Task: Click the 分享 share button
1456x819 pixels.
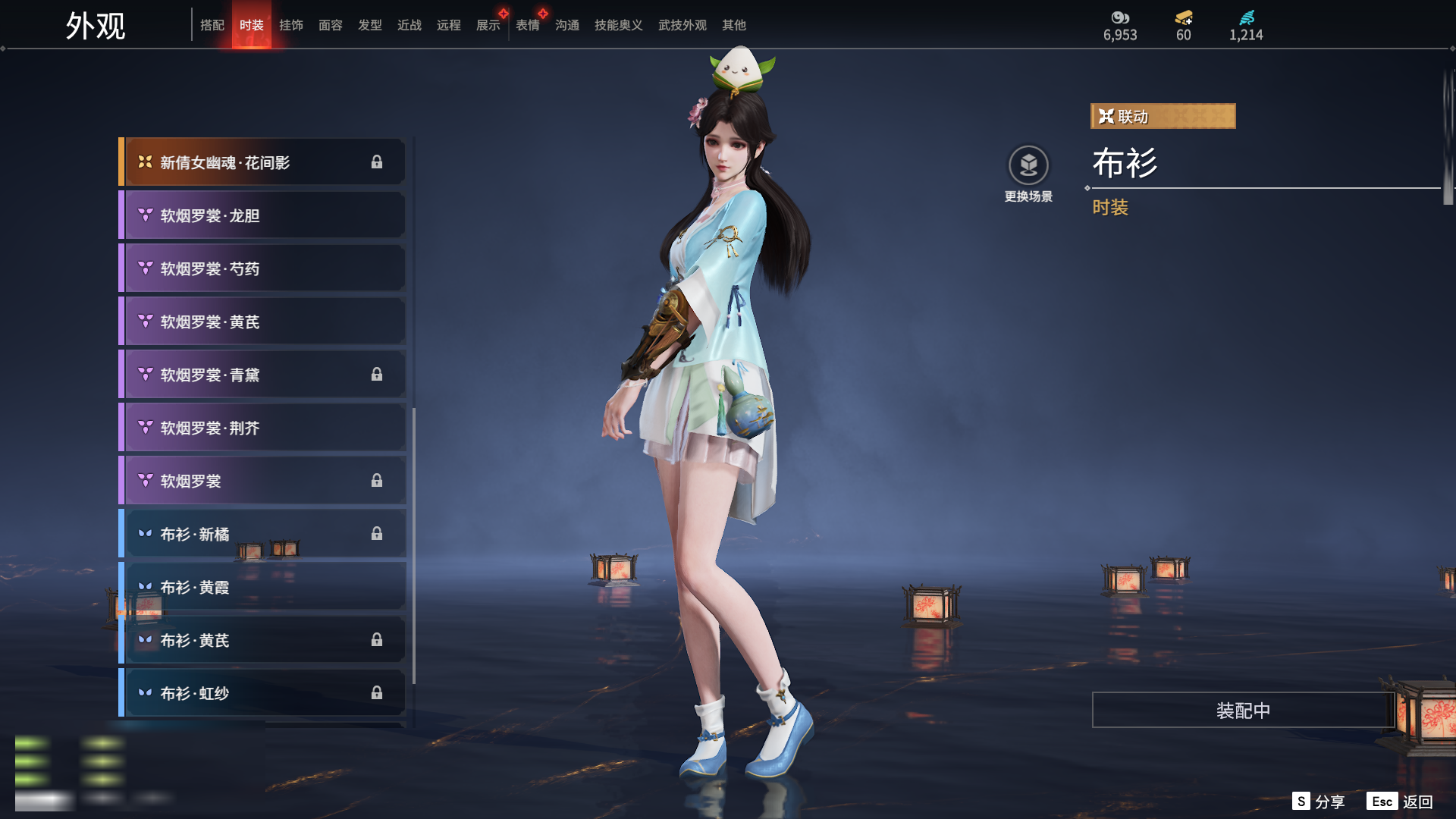Action: (1319, 802)
